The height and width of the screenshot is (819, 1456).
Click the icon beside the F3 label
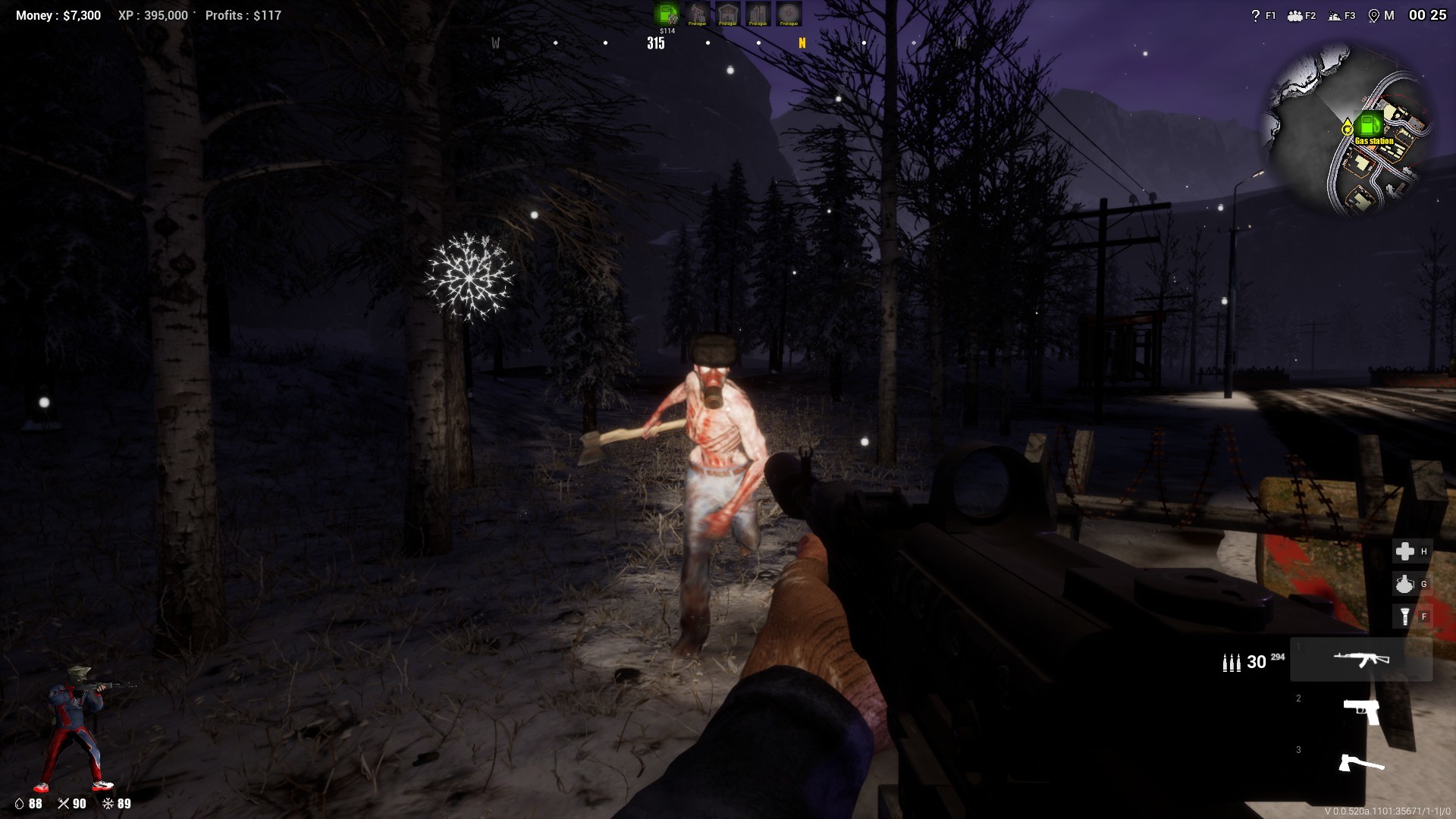tap(1335, 15)
